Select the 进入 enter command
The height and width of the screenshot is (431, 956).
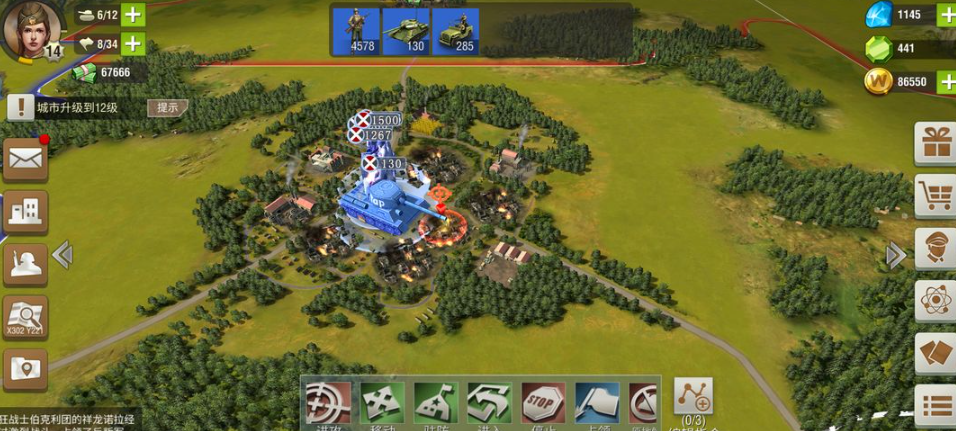click(489, 403)
